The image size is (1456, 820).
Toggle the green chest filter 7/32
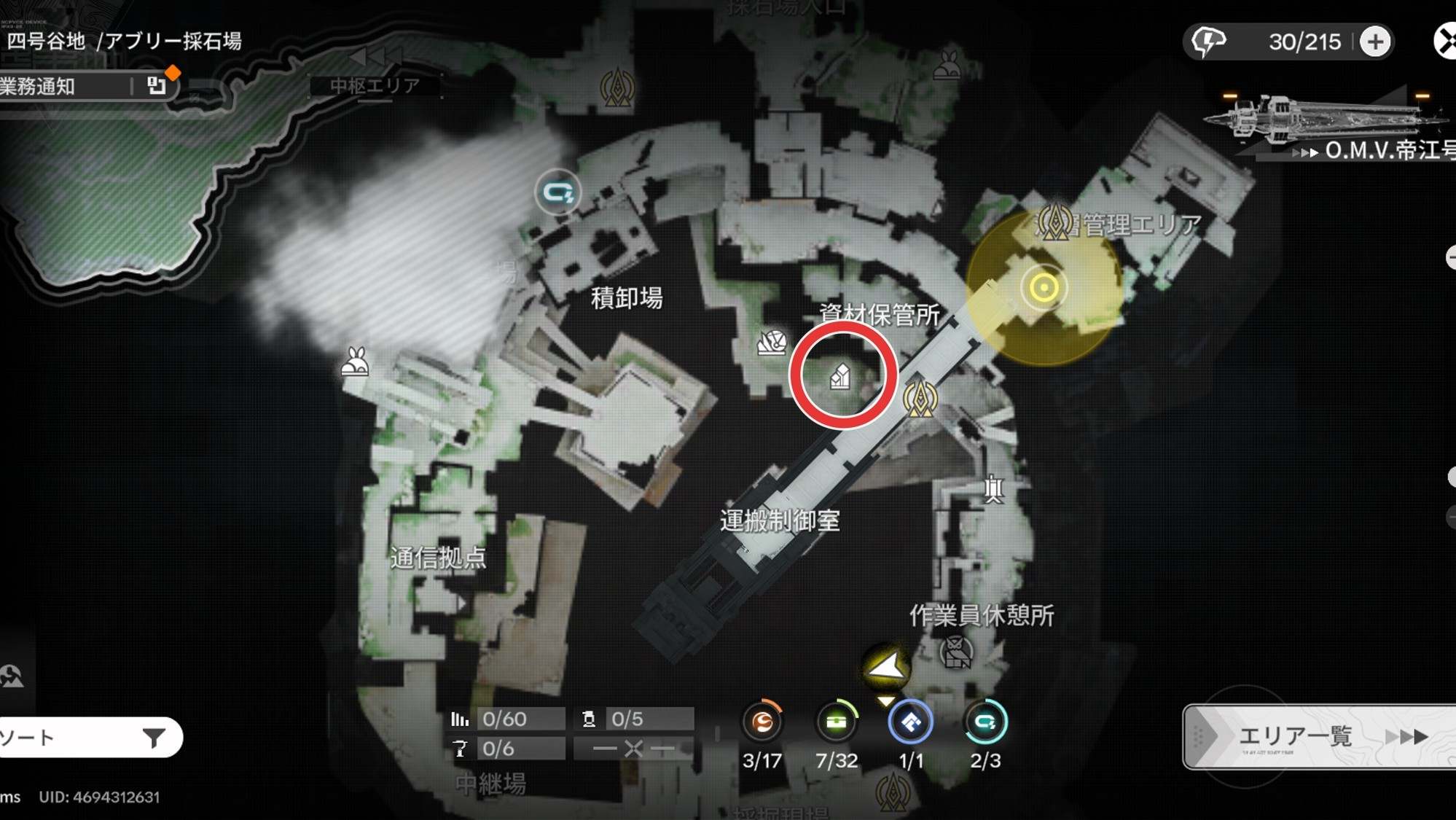point(837,722)
